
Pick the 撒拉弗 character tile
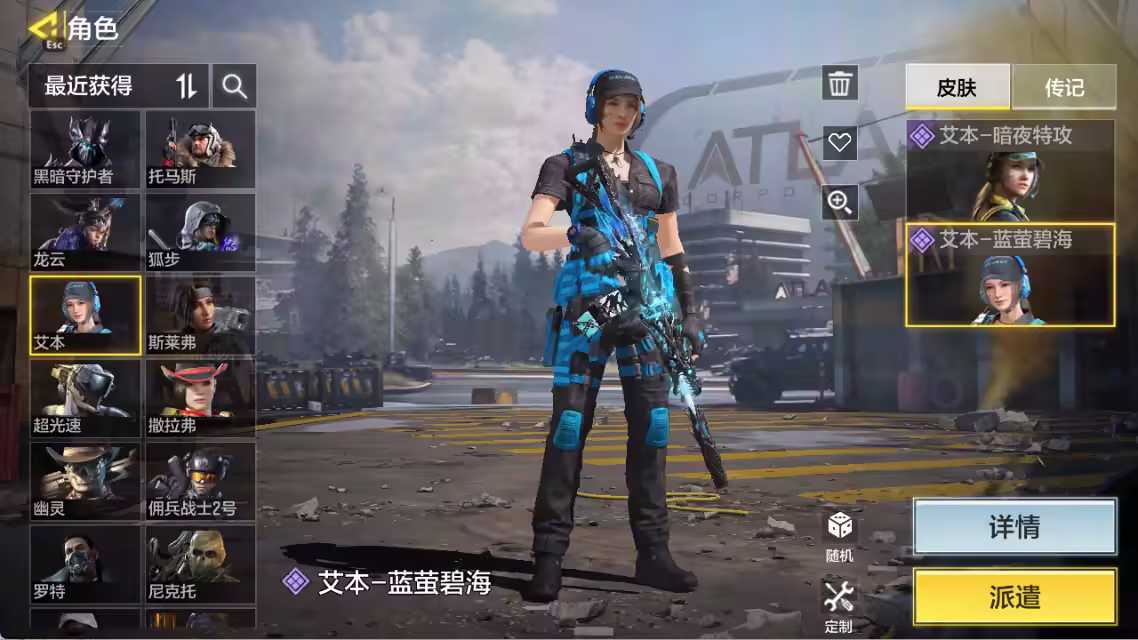point(200,398)
